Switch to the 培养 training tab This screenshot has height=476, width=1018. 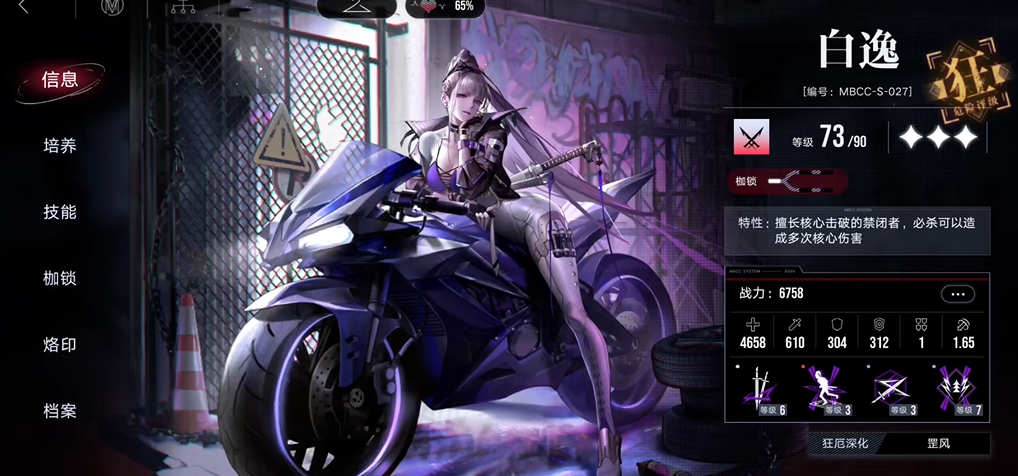coord(60,146)
